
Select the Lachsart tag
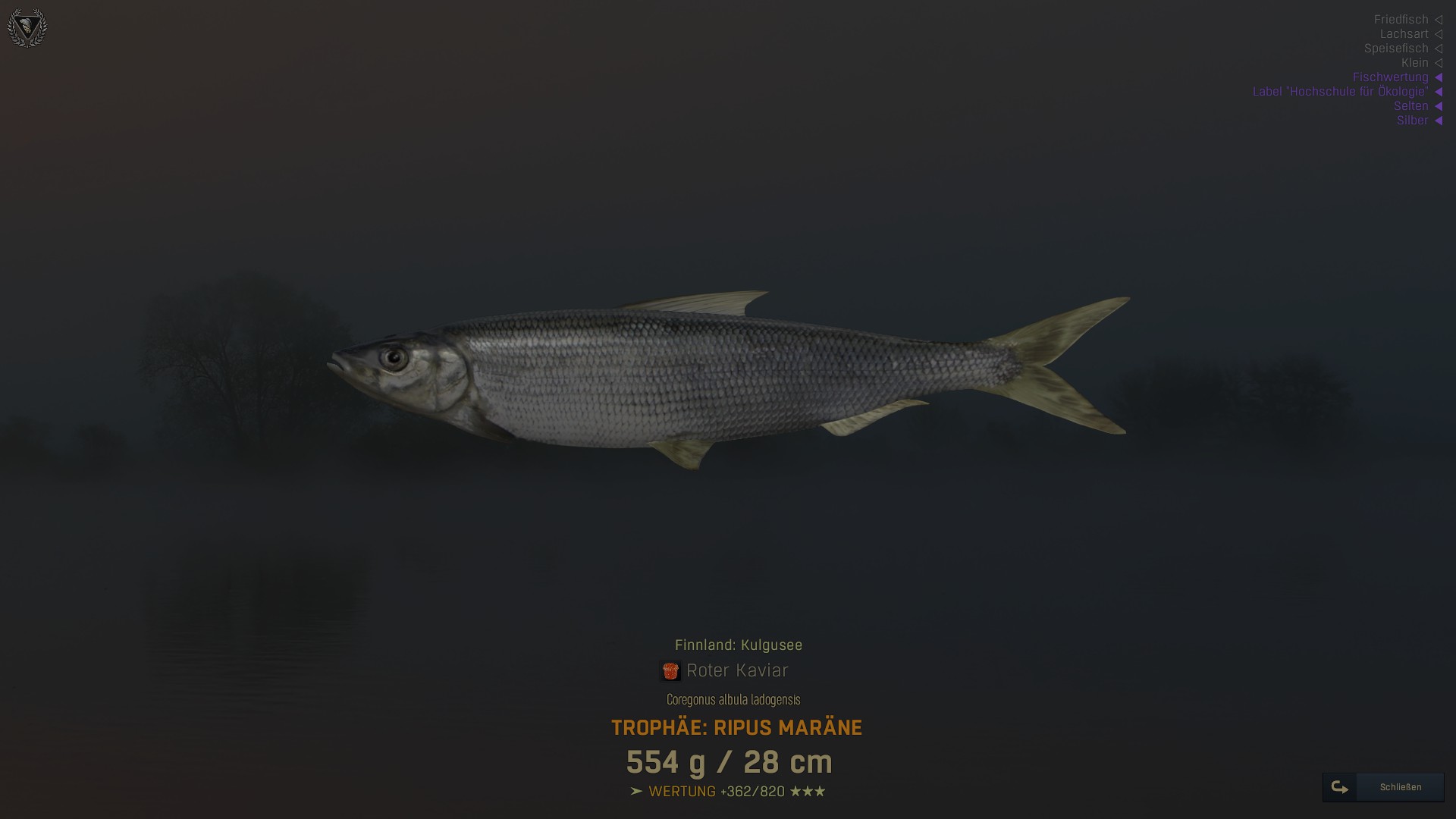tap(1404, 34)
